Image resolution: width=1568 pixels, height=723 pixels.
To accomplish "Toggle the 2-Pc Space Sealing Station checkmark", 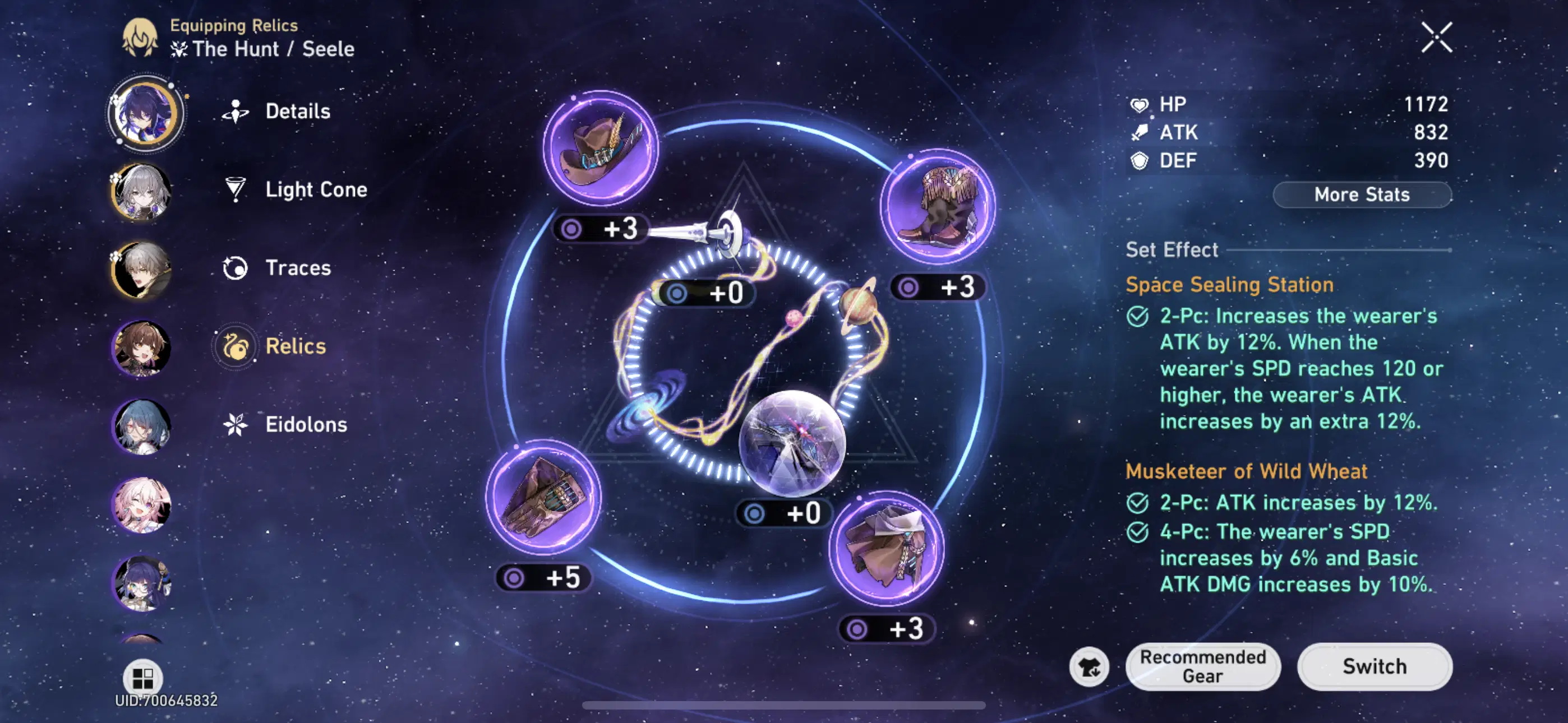I will coord(1140,316).
